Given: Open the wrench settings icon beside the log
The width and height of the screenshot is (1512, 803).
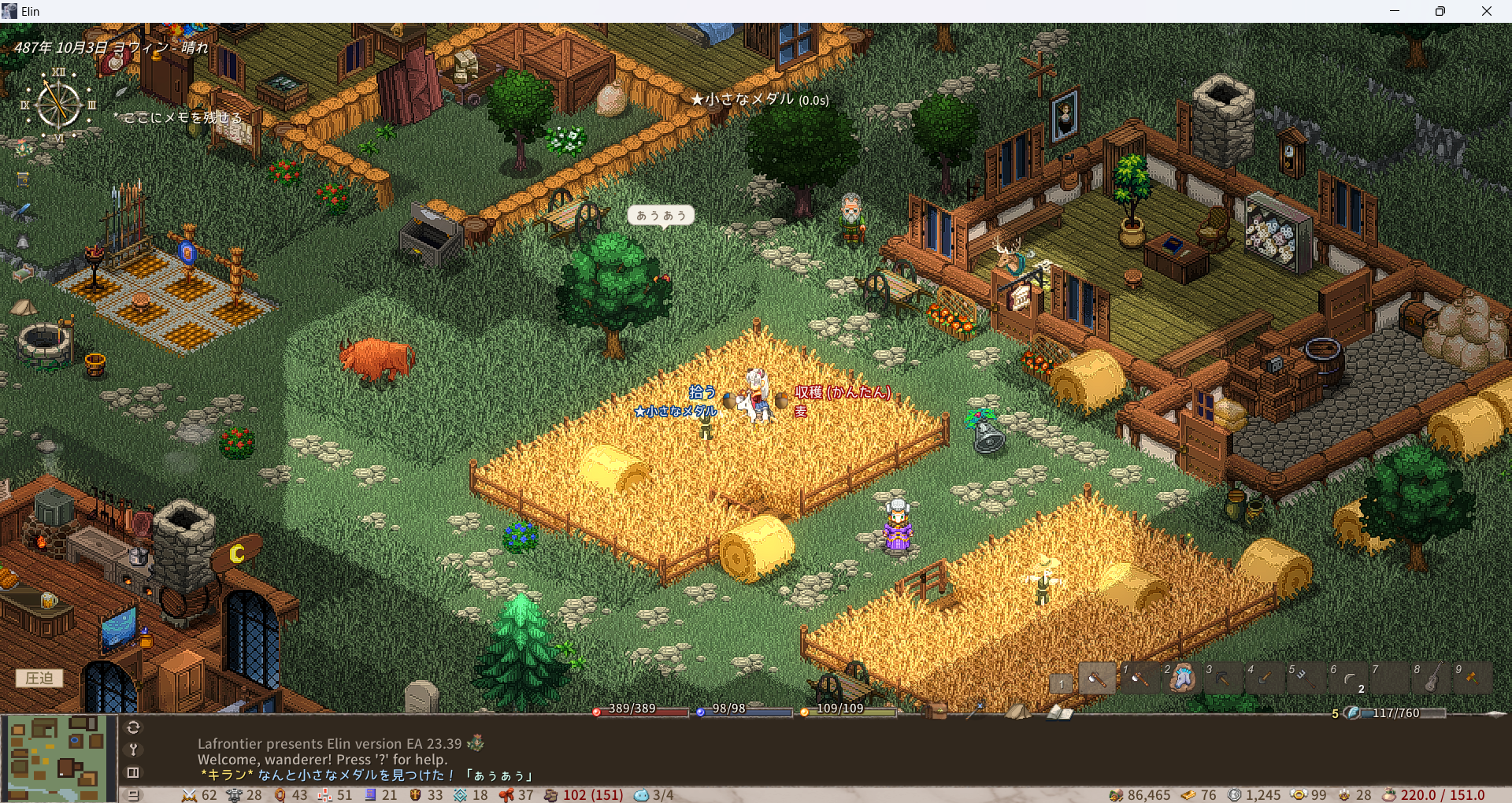Looking at the screenshot, I should coord(133,749).
